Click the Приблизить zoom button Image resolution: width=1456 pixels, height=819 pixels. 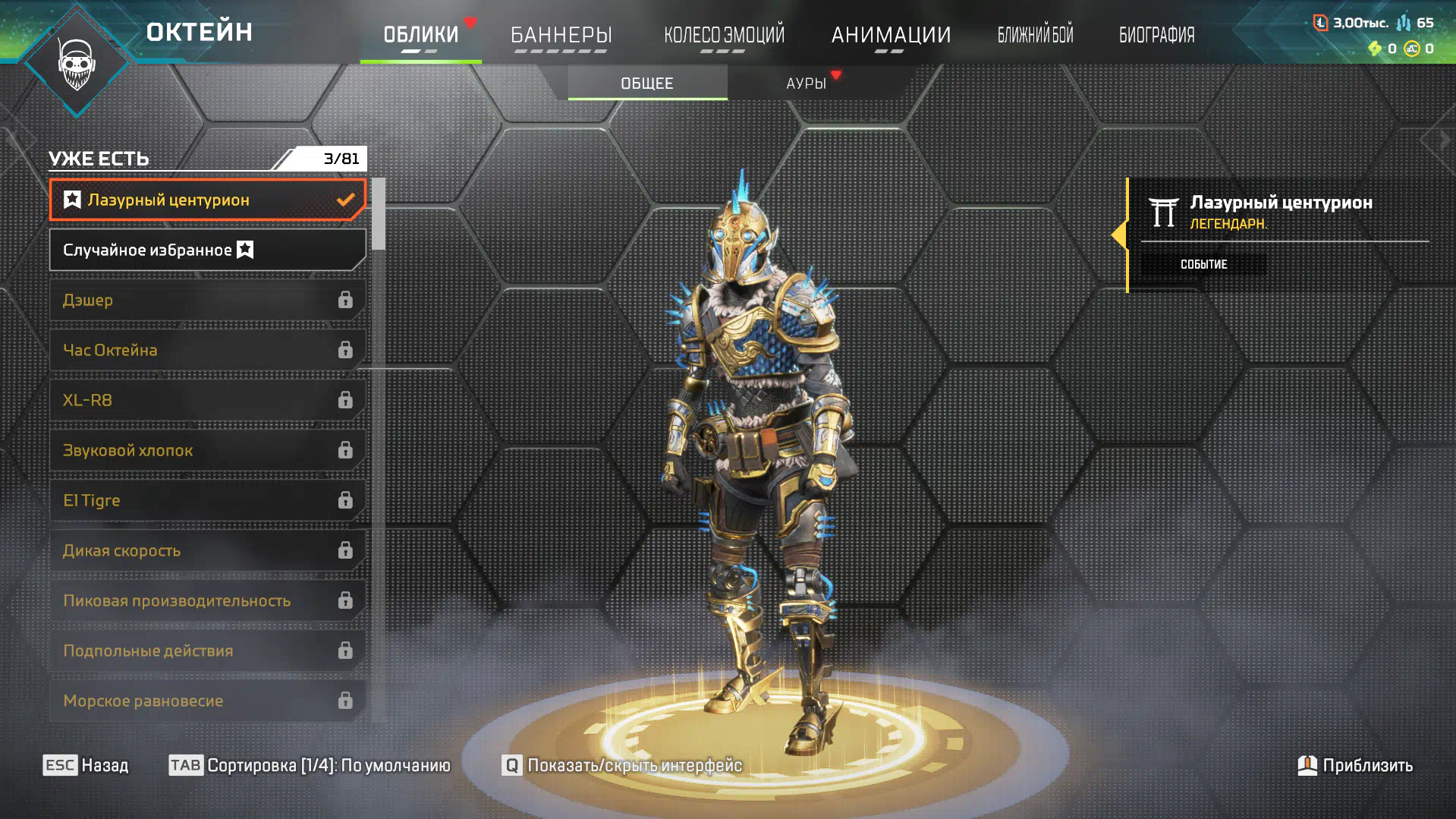[1355, 765]
